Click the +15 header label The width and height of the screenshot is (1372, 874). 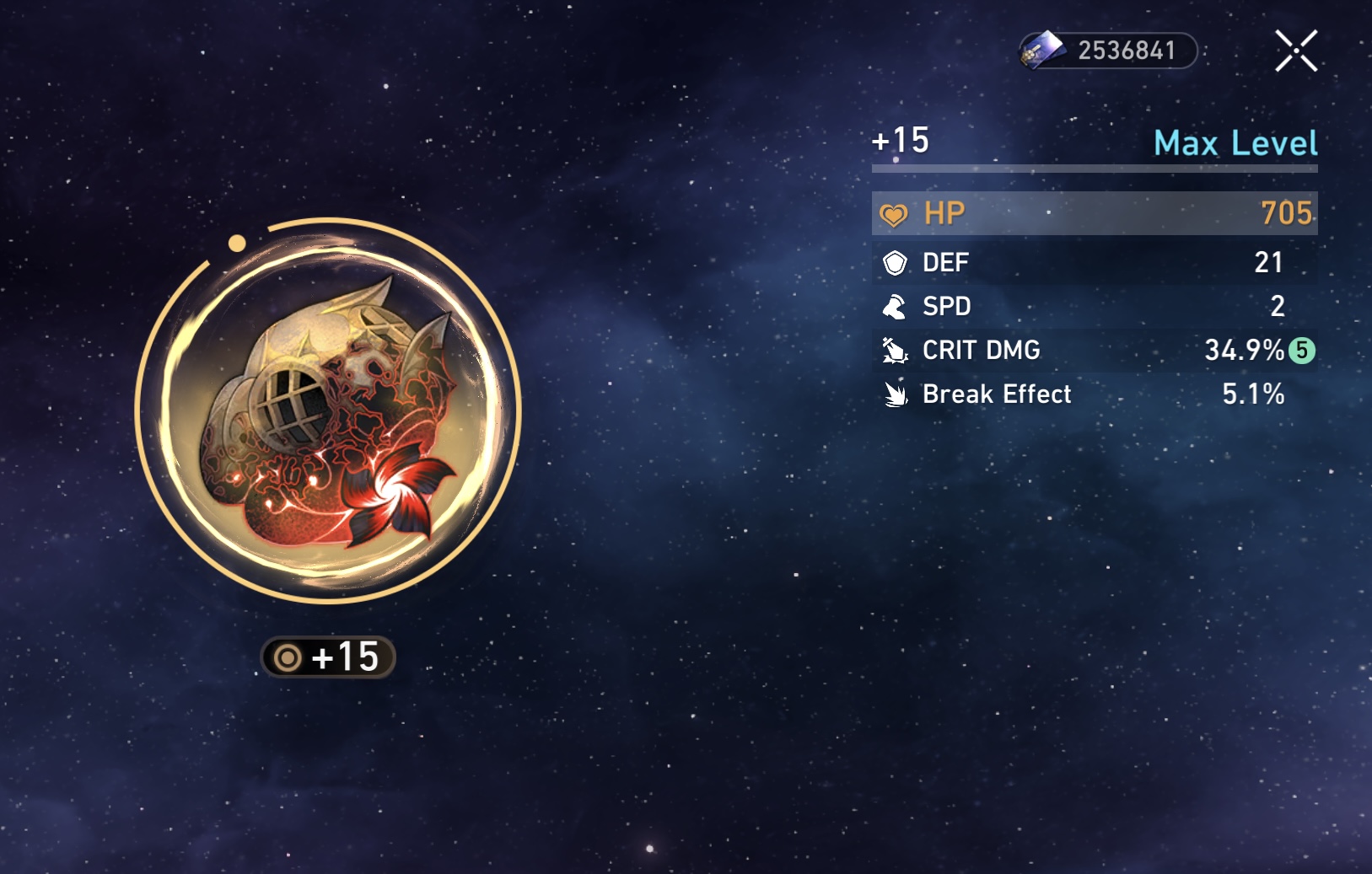pos(900,141)
